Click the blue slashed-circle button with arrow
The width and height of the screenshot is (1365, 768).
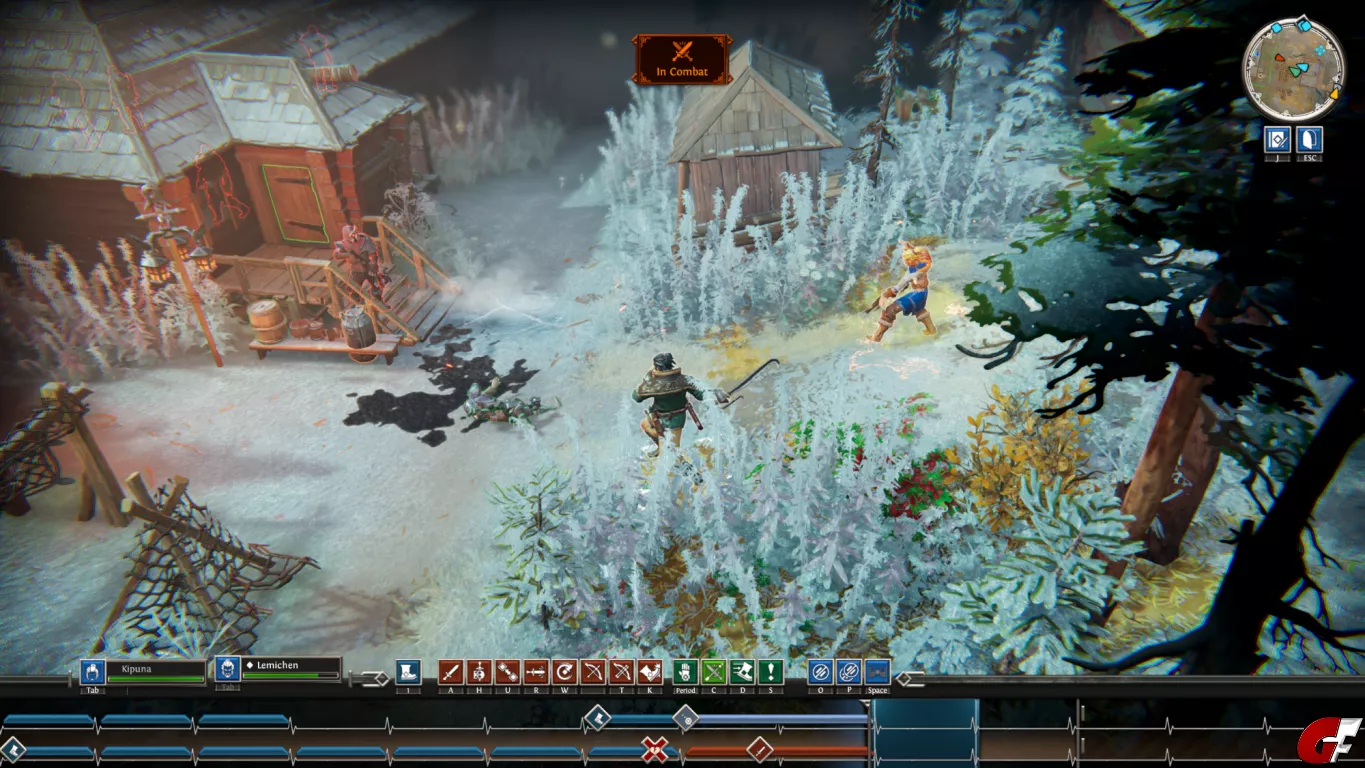tap(848, 672)
